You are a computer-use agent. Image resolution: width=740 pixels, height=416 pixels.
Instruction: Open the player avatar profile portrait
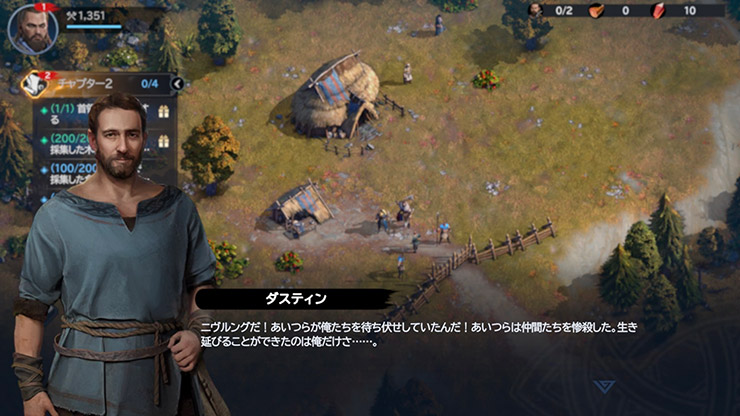tap(32, 29)
